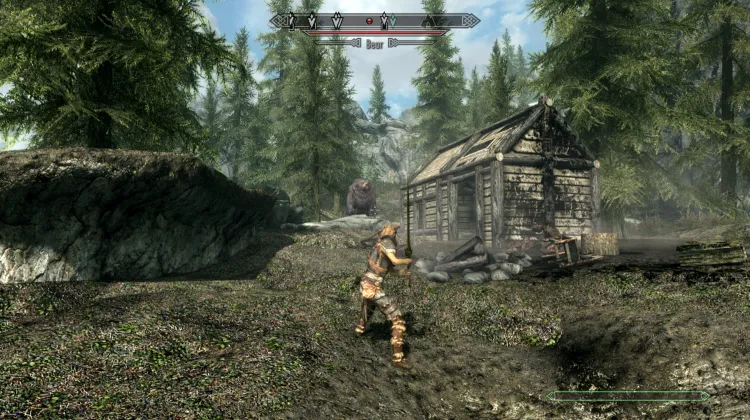Select the teal quest marker on the compass
Image resolution: width=750 pixels, height=420 pixels.
pyautogui.click(x=393, y=20)
